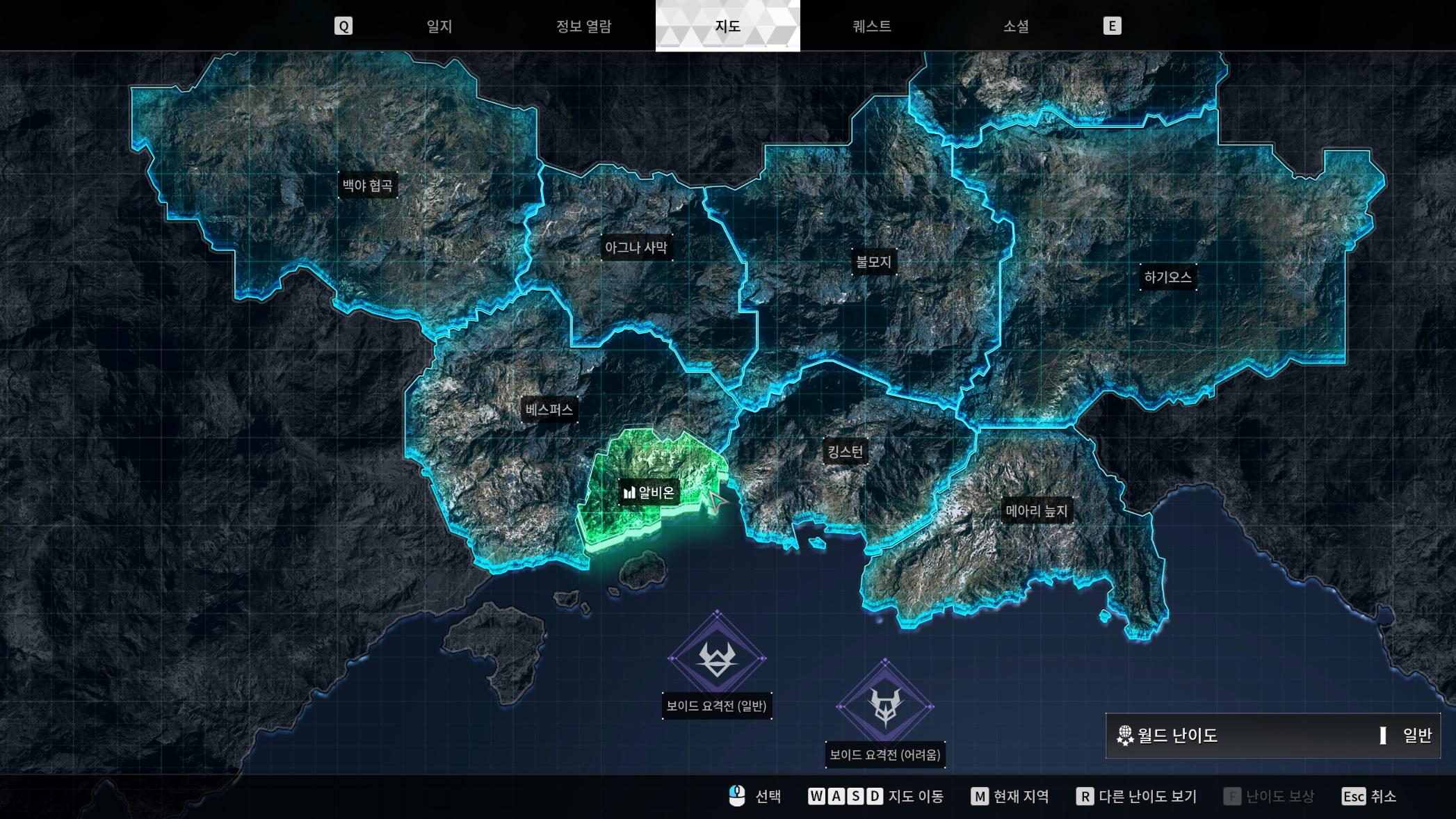Select the 지도 tab
This screenshot has width=1456, height=819.
[727, 26]
